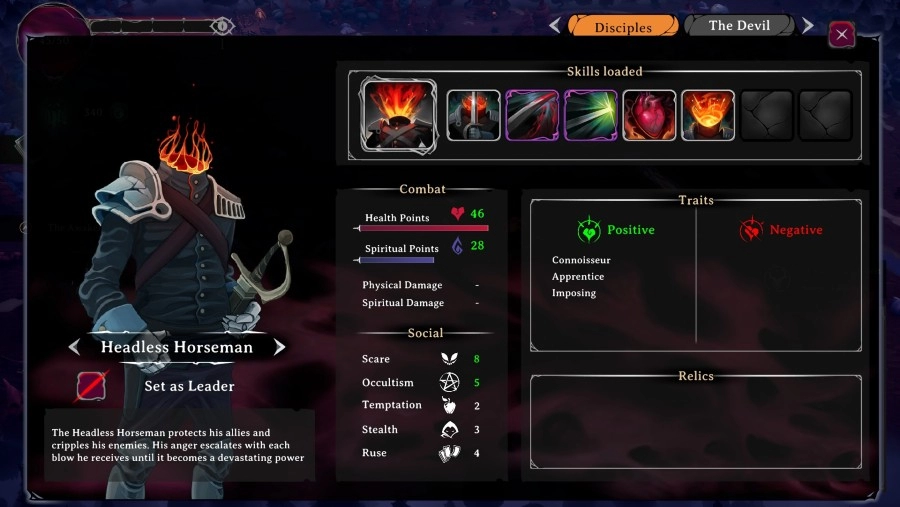Inspect the Imposing positive trait
900x507 pixels.
coord(574,293)
